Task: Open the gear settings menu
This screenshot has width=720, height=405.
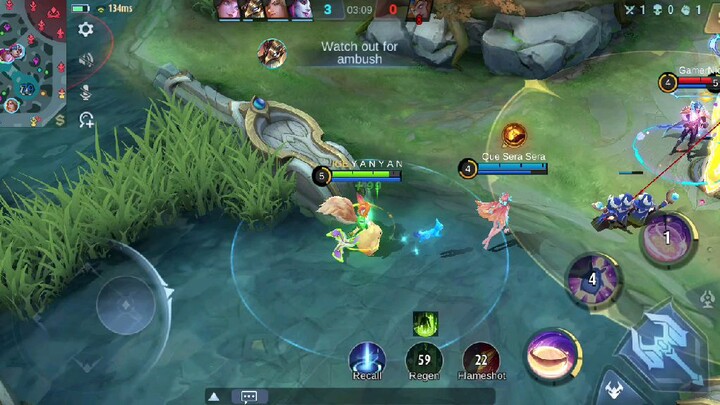Action: [x=86, y=30]
